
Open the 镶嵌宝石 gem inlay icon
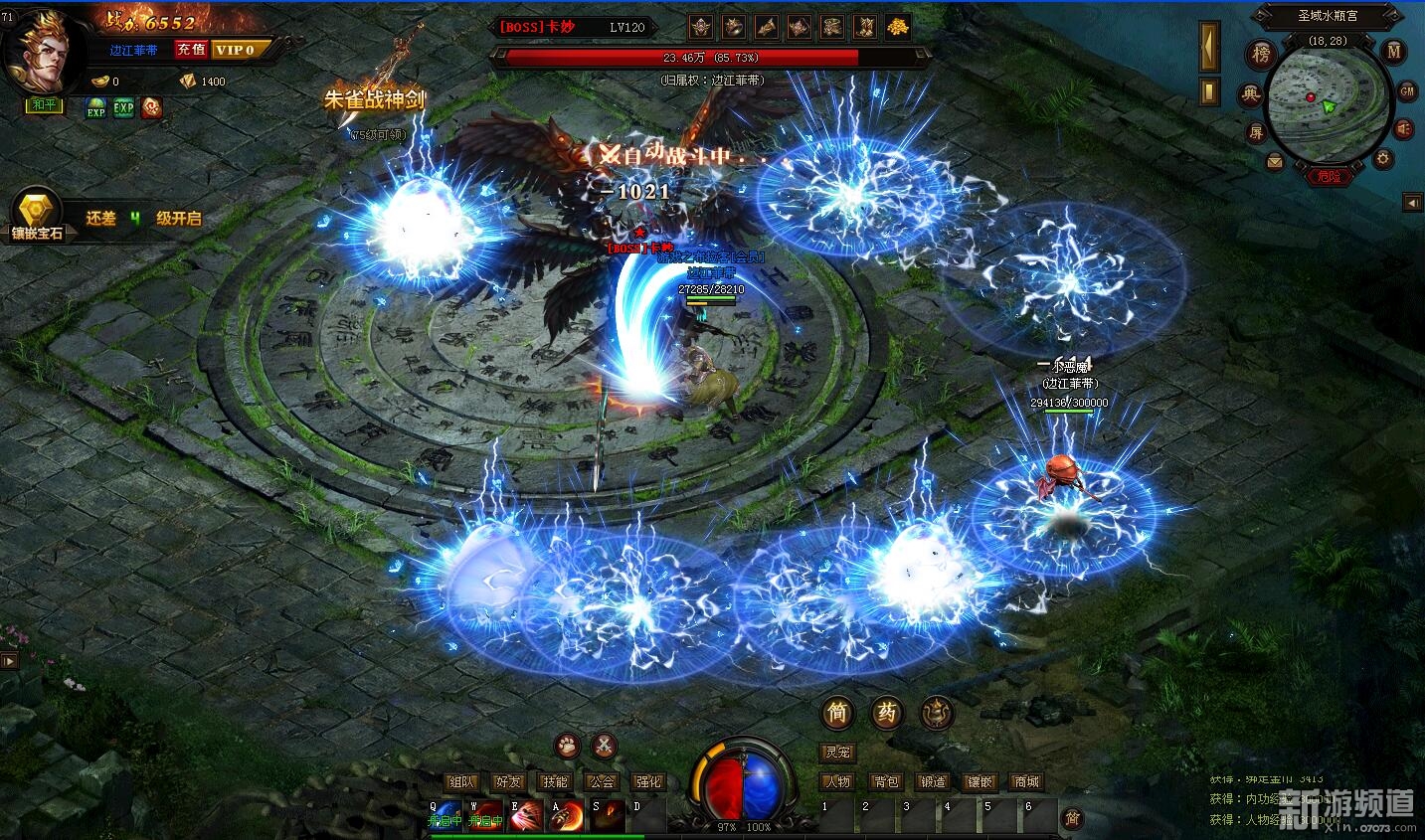pyautogui.click(x=37, y=213)
